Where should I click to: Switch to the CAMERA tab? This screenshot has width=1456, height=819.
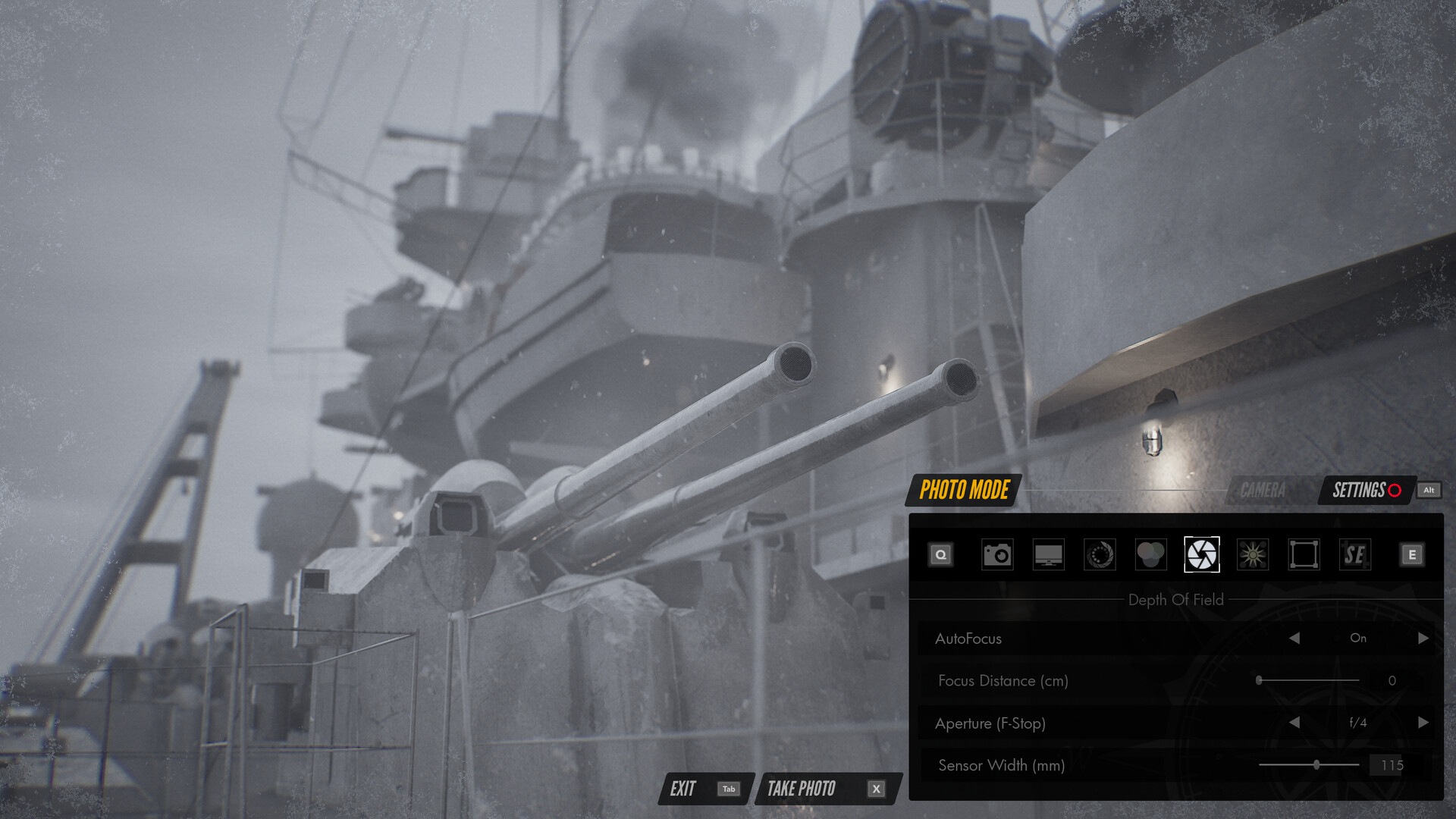[1263, 490]
